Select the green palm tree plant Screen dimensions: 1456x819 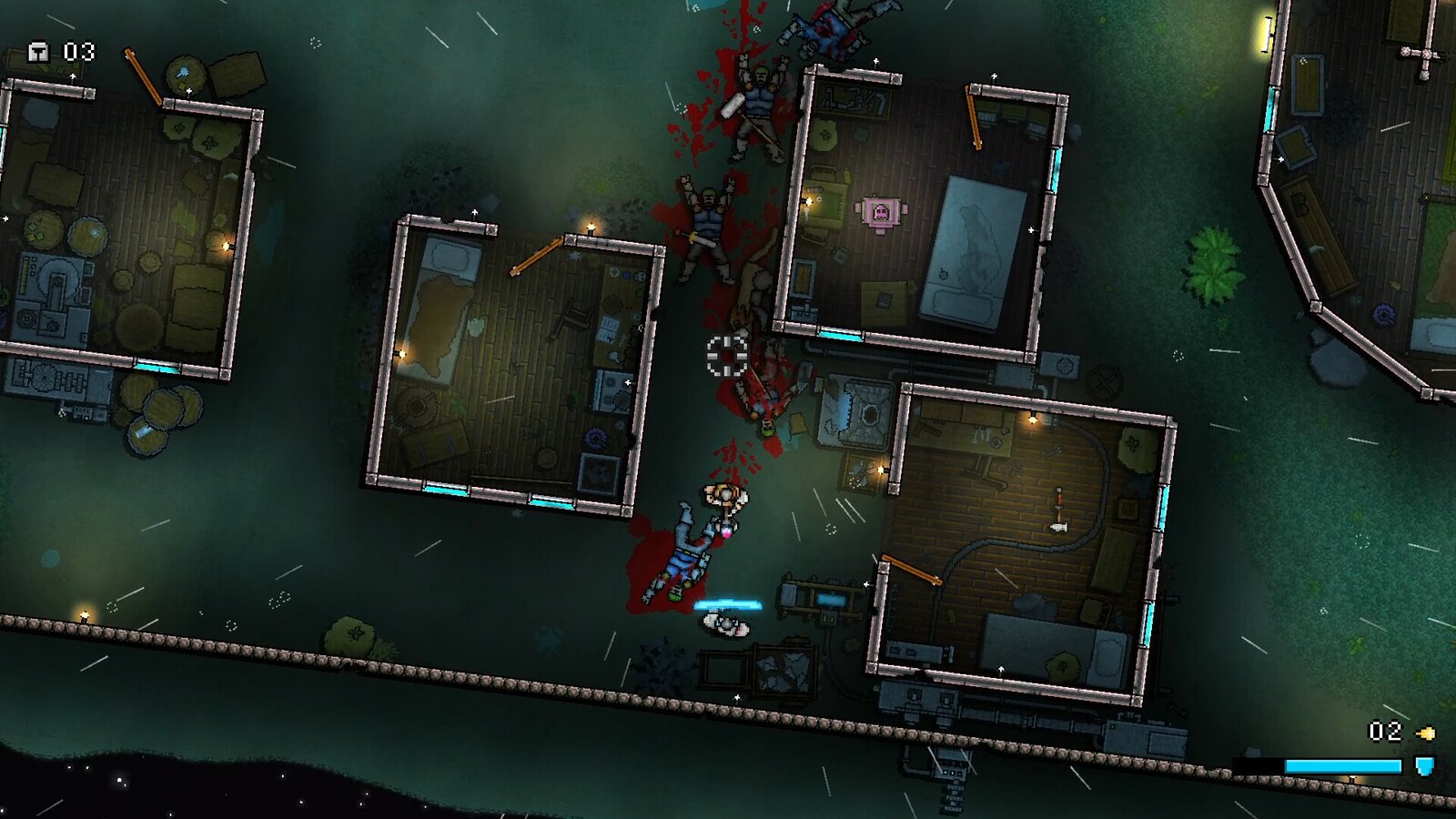1213,268
